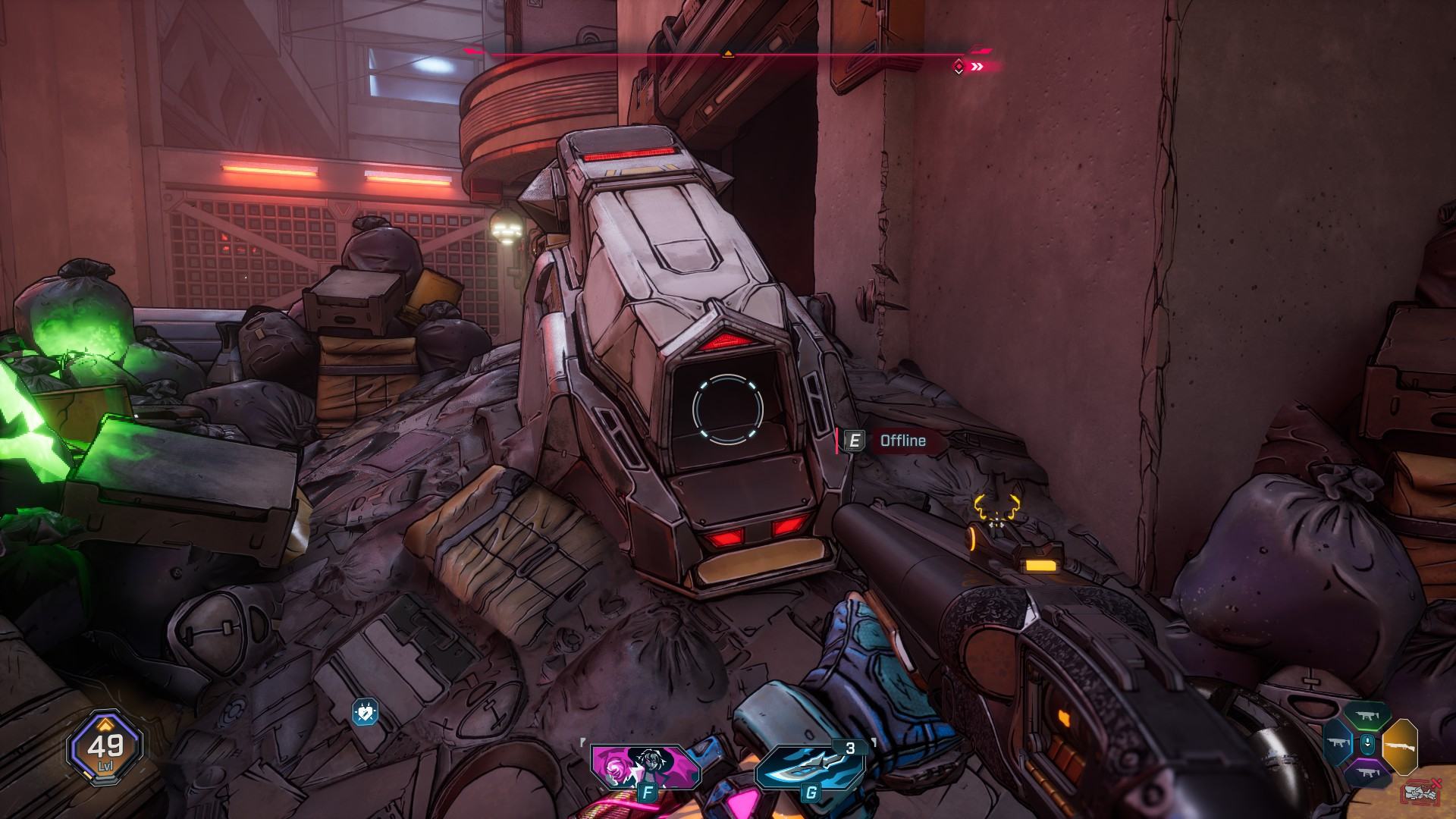1456x819 pixels.
Task: Activate the pink Siren action skill
Action: (645, 767)
